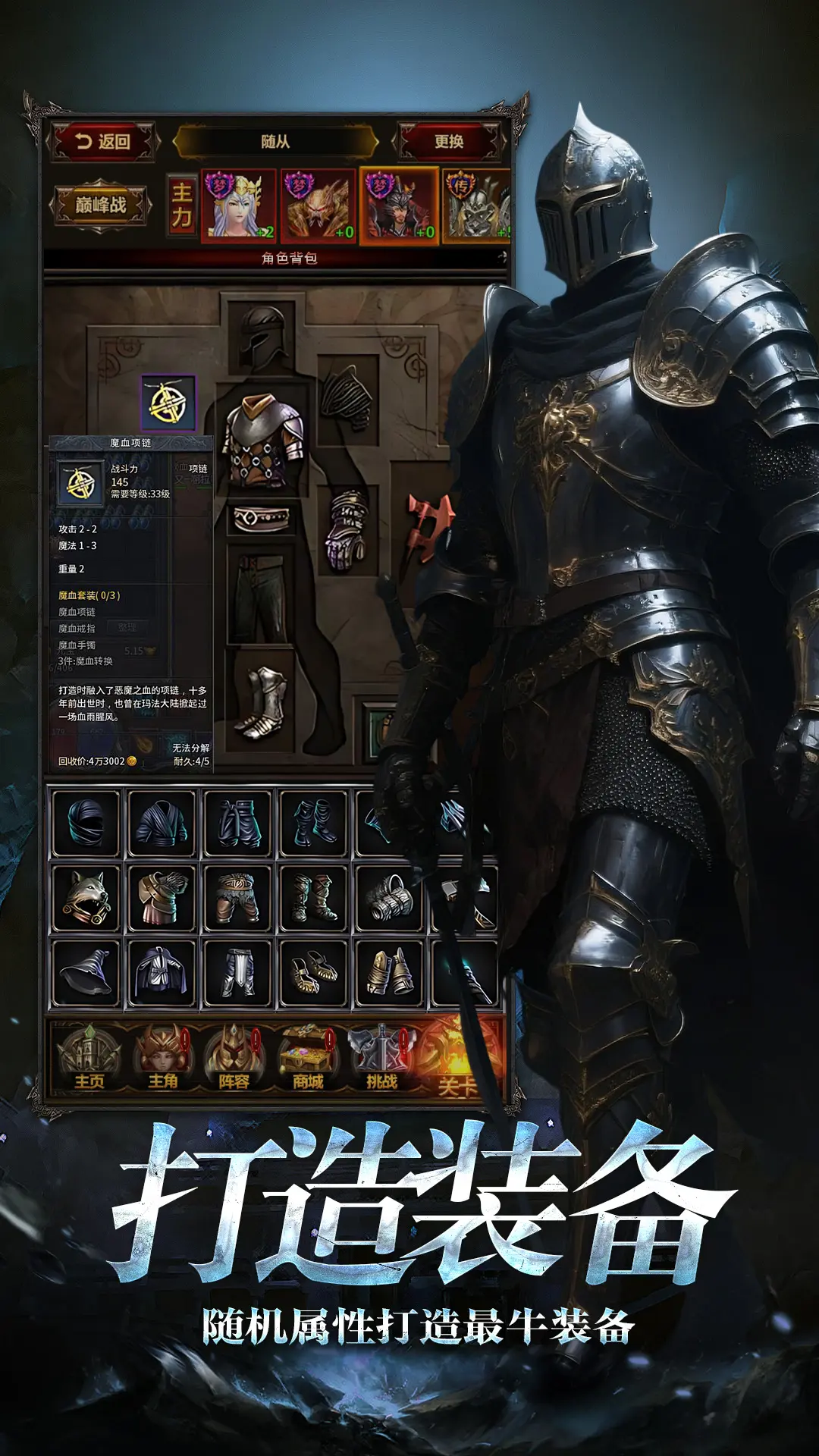Select the grey wizard hat item
819x1456 pixels.
(86, 972)
